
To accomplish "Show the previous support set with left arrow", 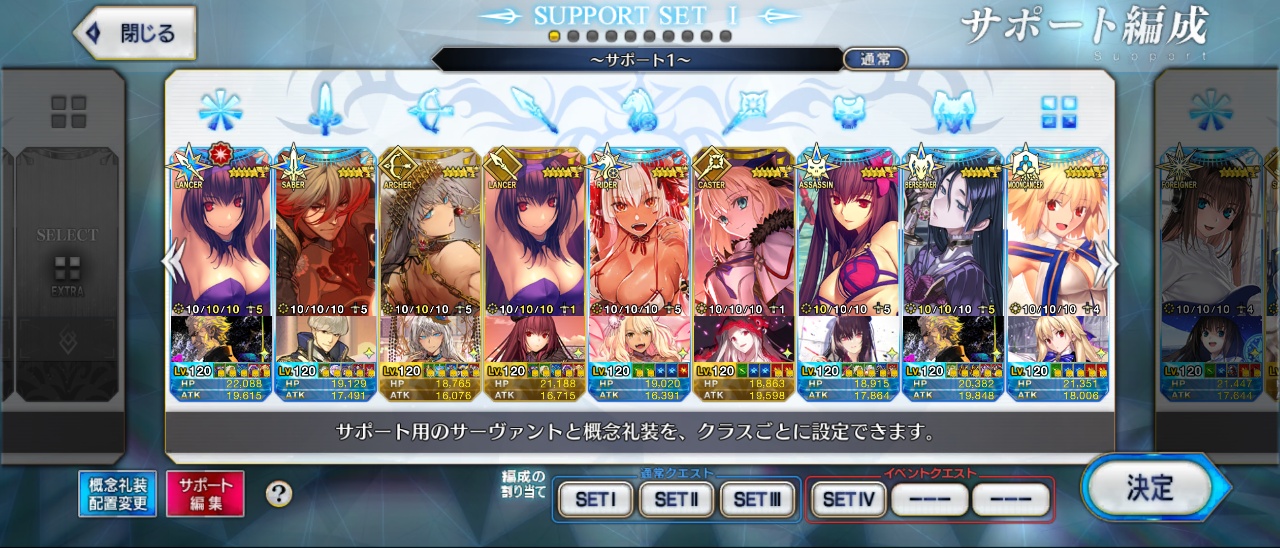I will point(173,262).
